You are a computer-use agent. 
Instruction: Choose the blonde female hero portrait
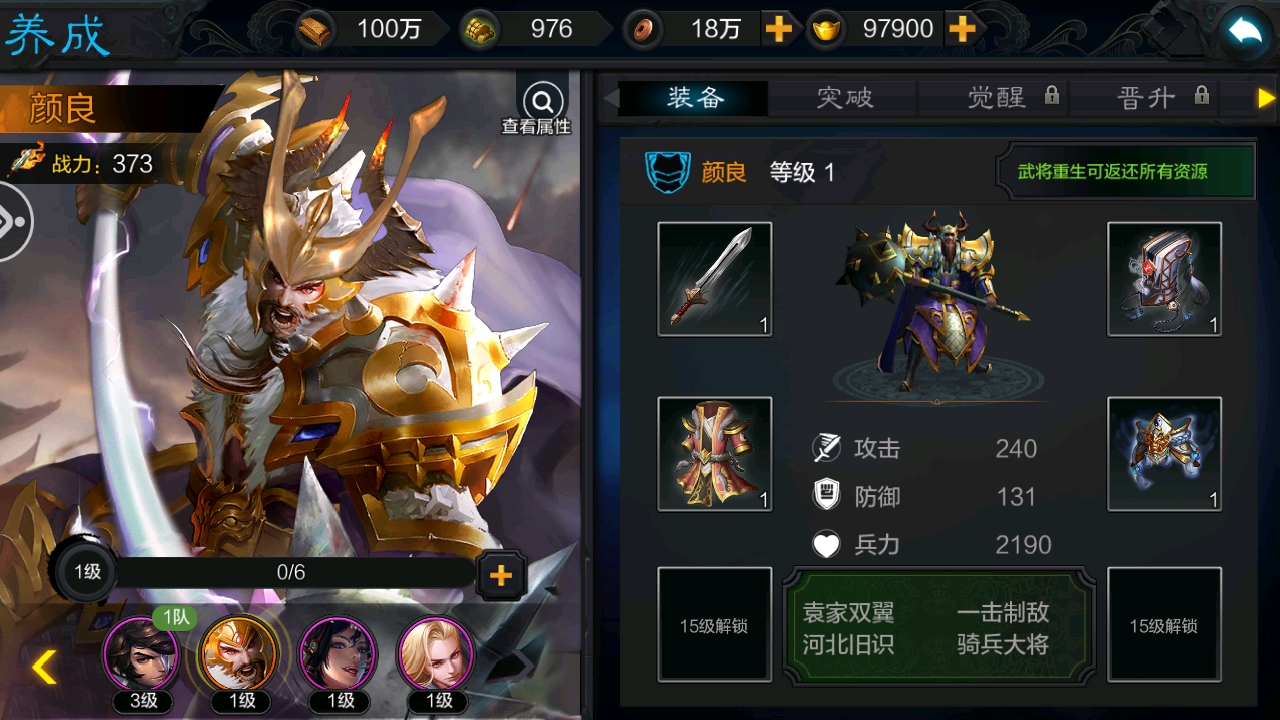click(436, 653)
